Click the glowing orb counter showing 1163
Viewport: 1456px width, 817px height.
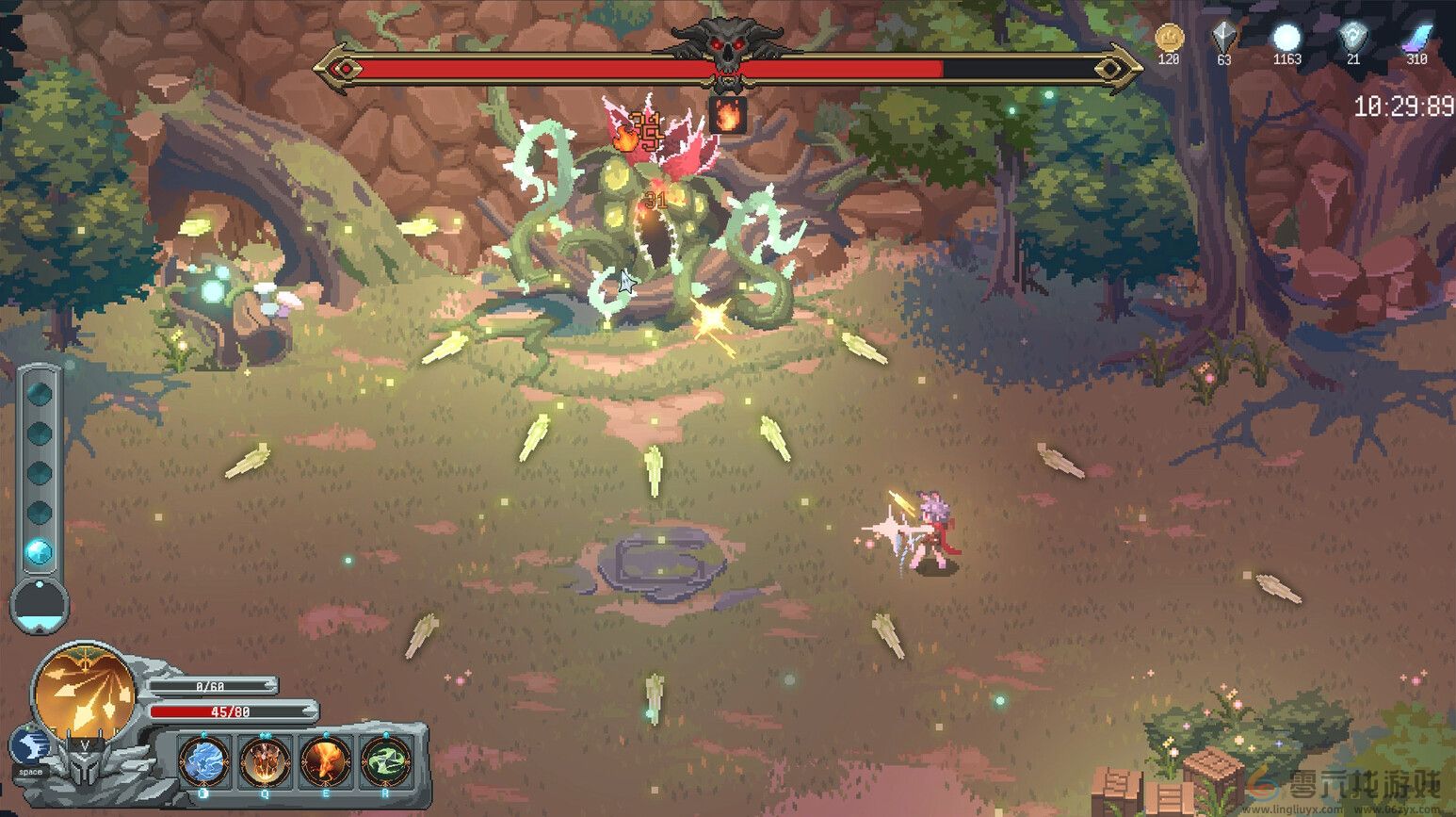click(1286, 38)
